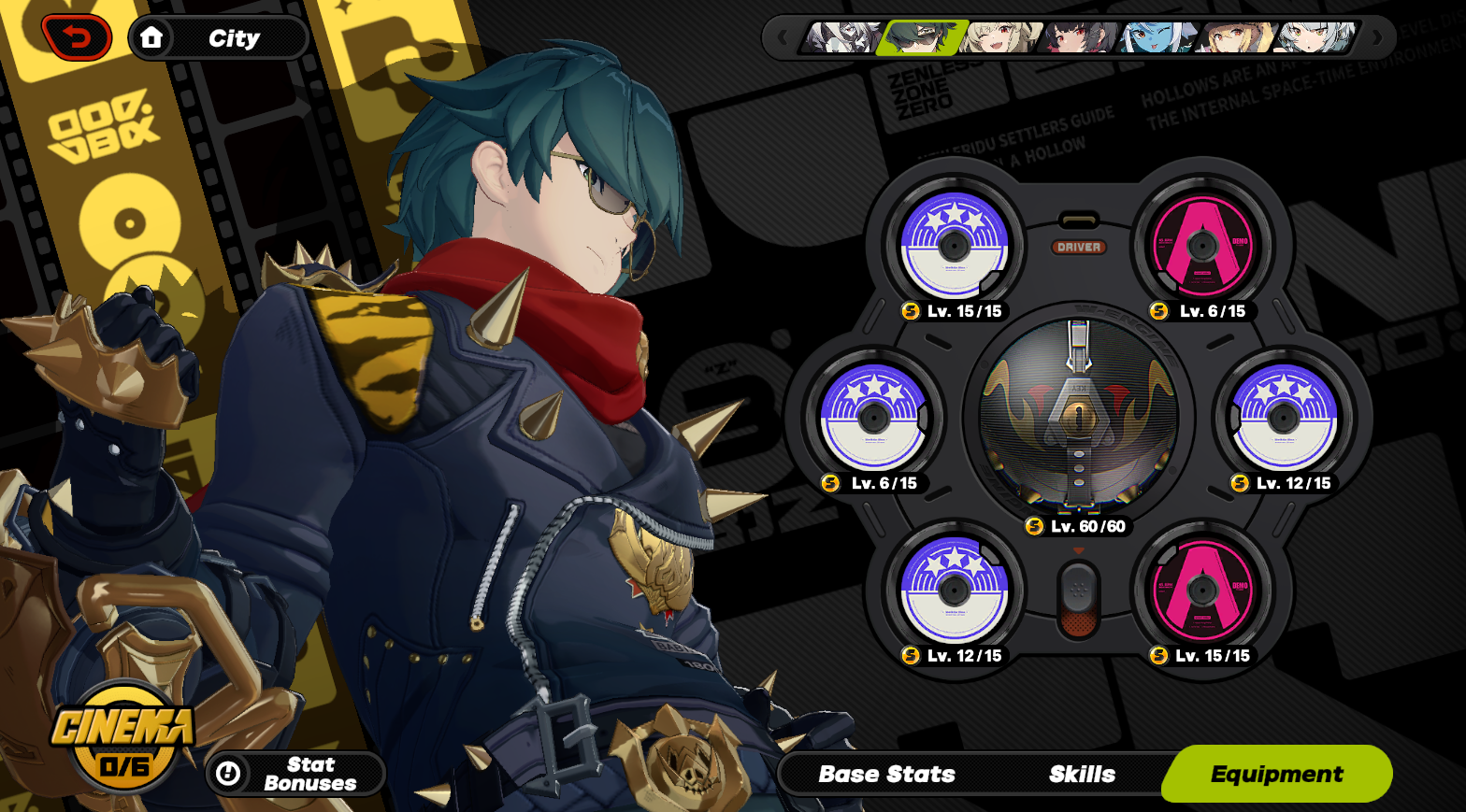Select the pink drive disc Lv. 15/15
1466x812 pixels.
click(x=1202, y=590)
